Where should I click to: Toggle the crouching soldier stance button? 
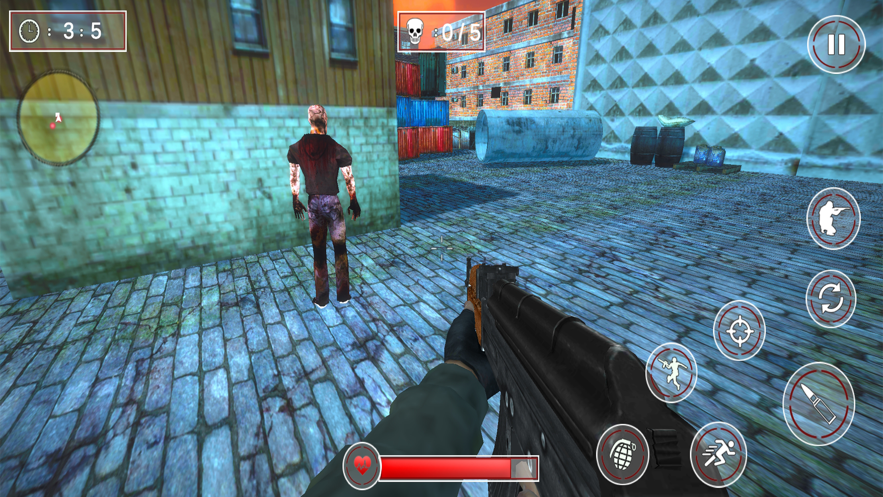click(833, 218)
